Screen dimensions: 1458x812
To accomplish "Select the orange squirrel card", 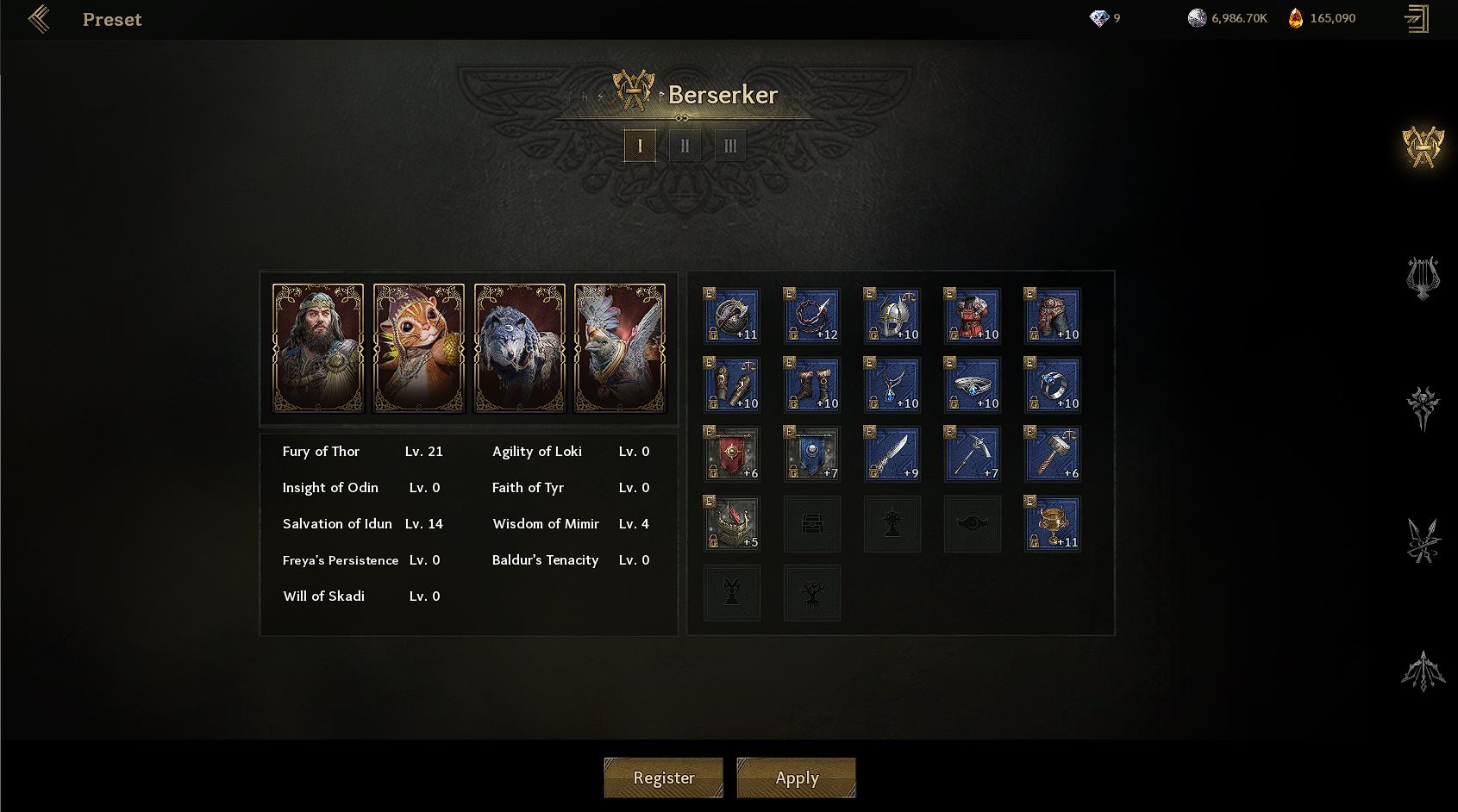I will 419,347.
